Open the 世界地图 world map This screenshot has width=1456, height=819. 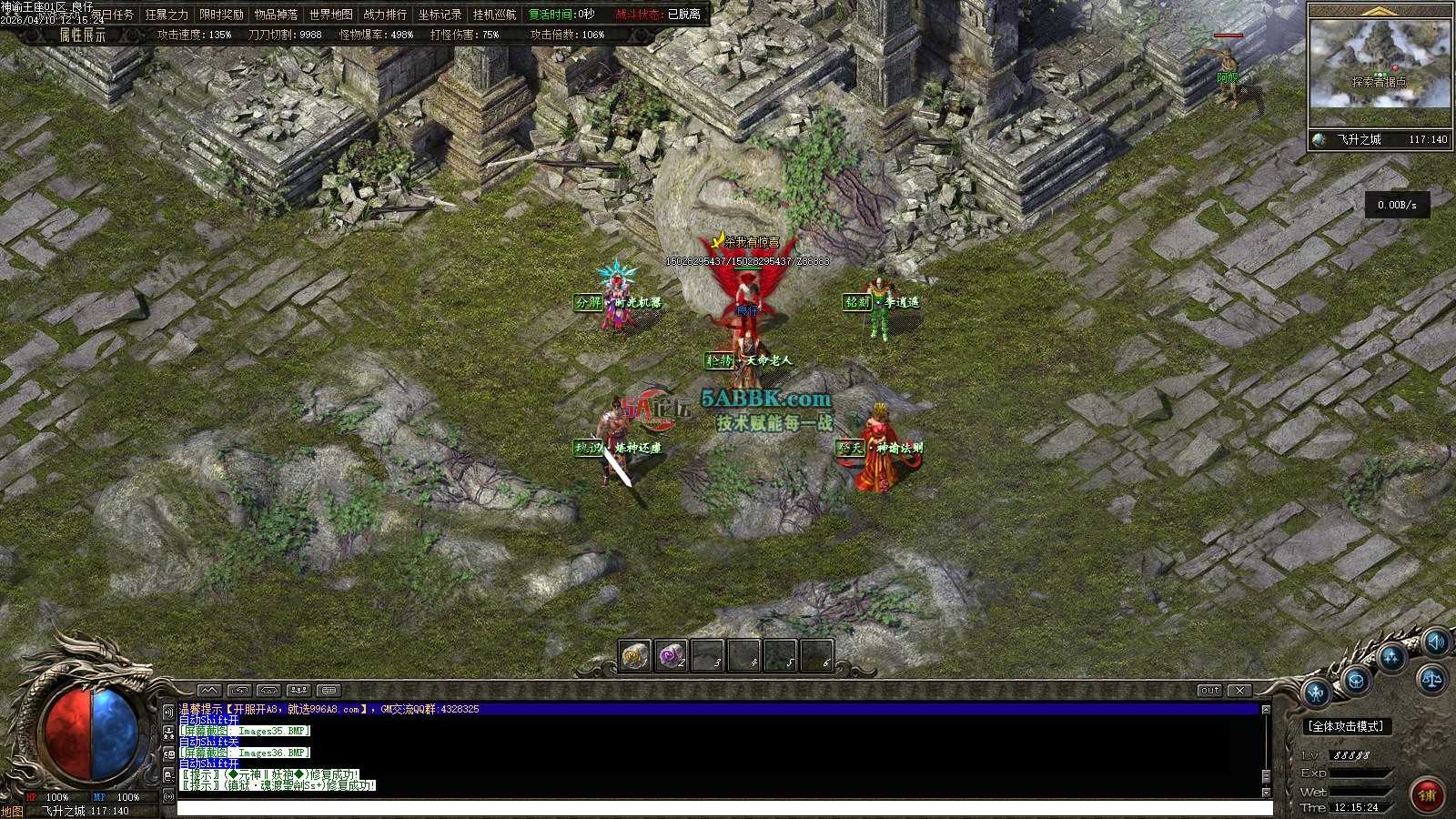pos(330,15)
